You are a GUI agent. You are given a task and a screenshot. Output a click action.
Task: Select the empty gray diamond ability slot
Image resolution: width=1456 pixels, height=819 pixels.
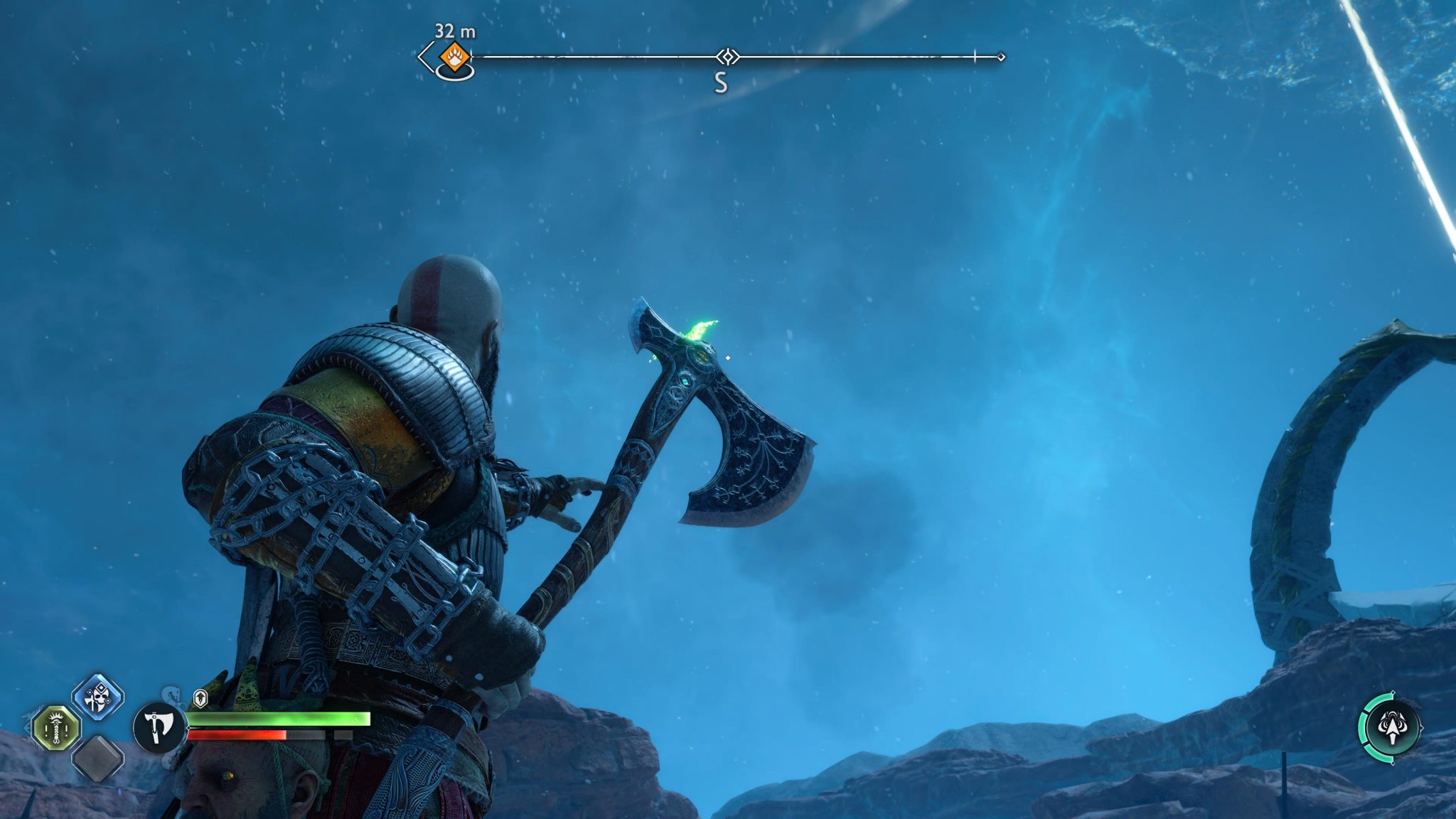pos(98,759)
